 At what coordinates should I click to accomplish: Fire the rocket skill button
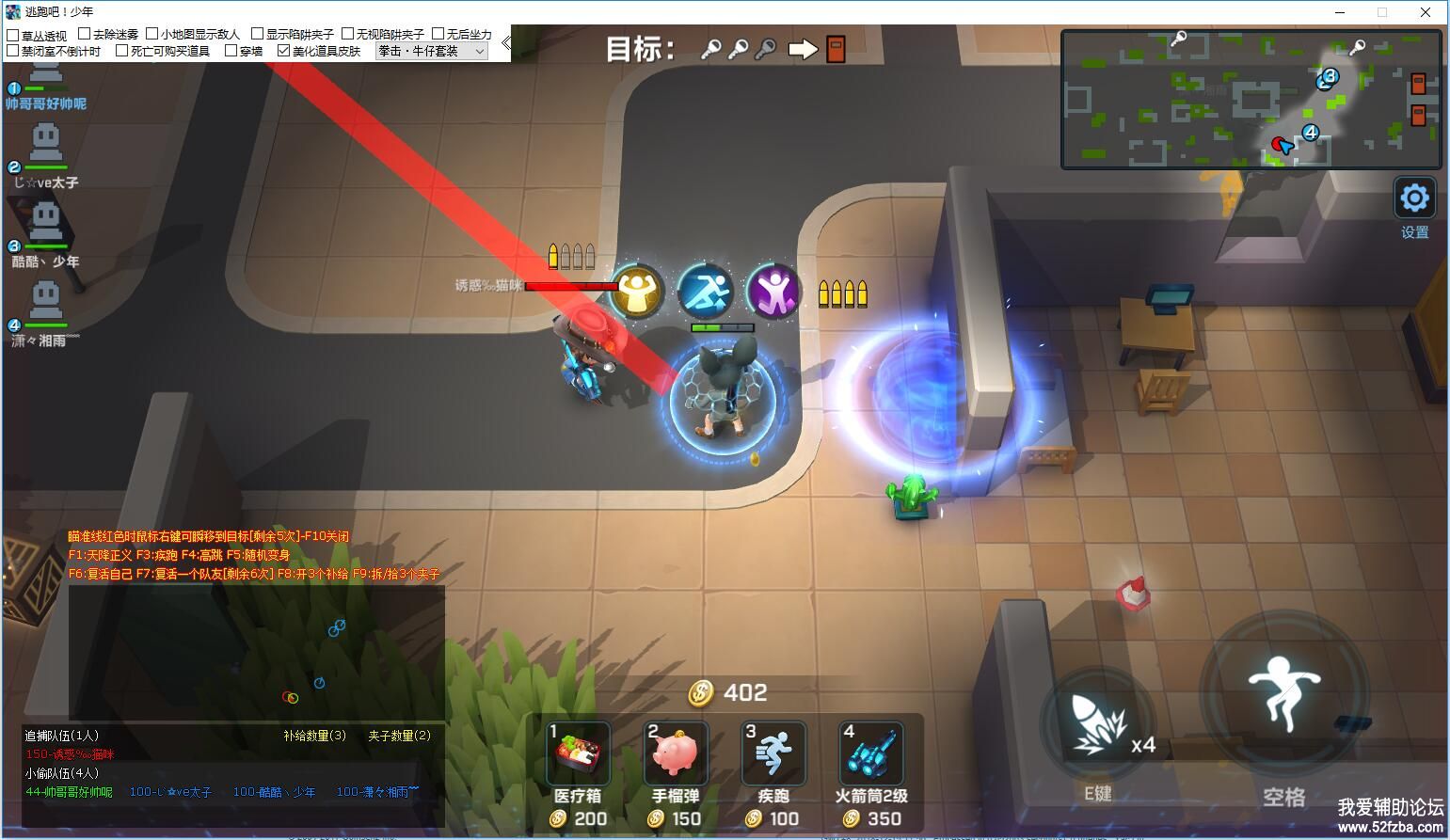(1097, 724)
